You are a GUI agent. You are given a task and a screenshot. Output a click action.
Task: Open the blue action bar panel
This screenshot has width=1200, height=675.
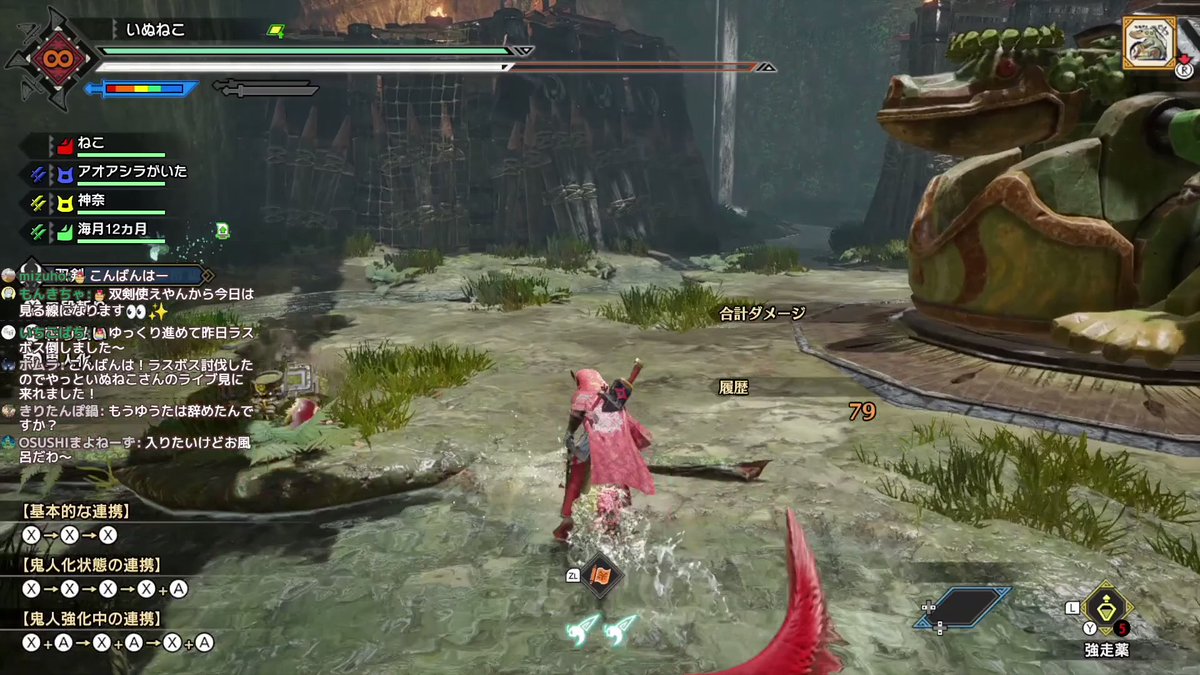(x=961, y=607)
